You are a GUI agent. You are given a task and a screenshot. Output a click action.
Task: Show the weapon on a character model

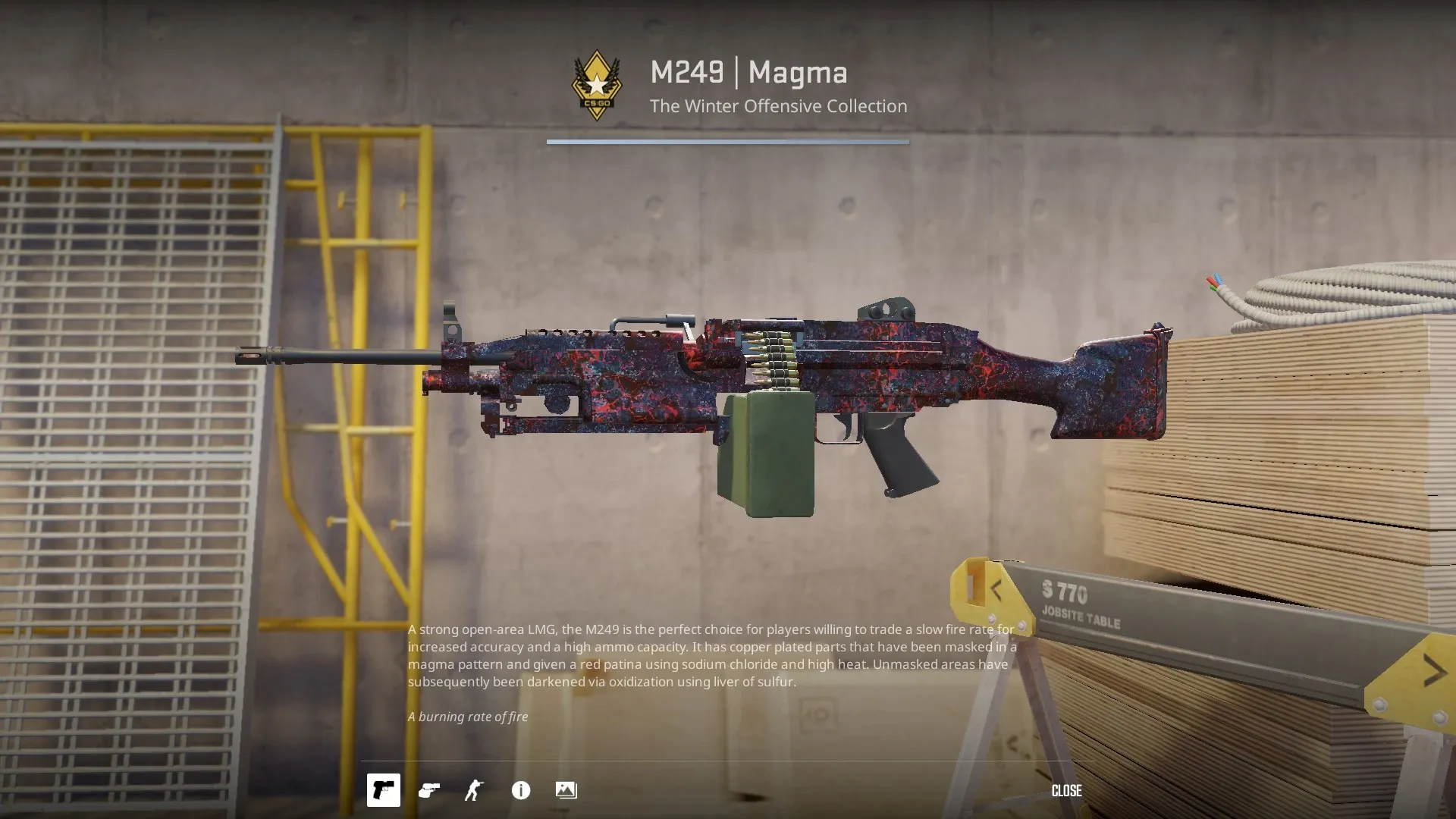pos(475,790)
